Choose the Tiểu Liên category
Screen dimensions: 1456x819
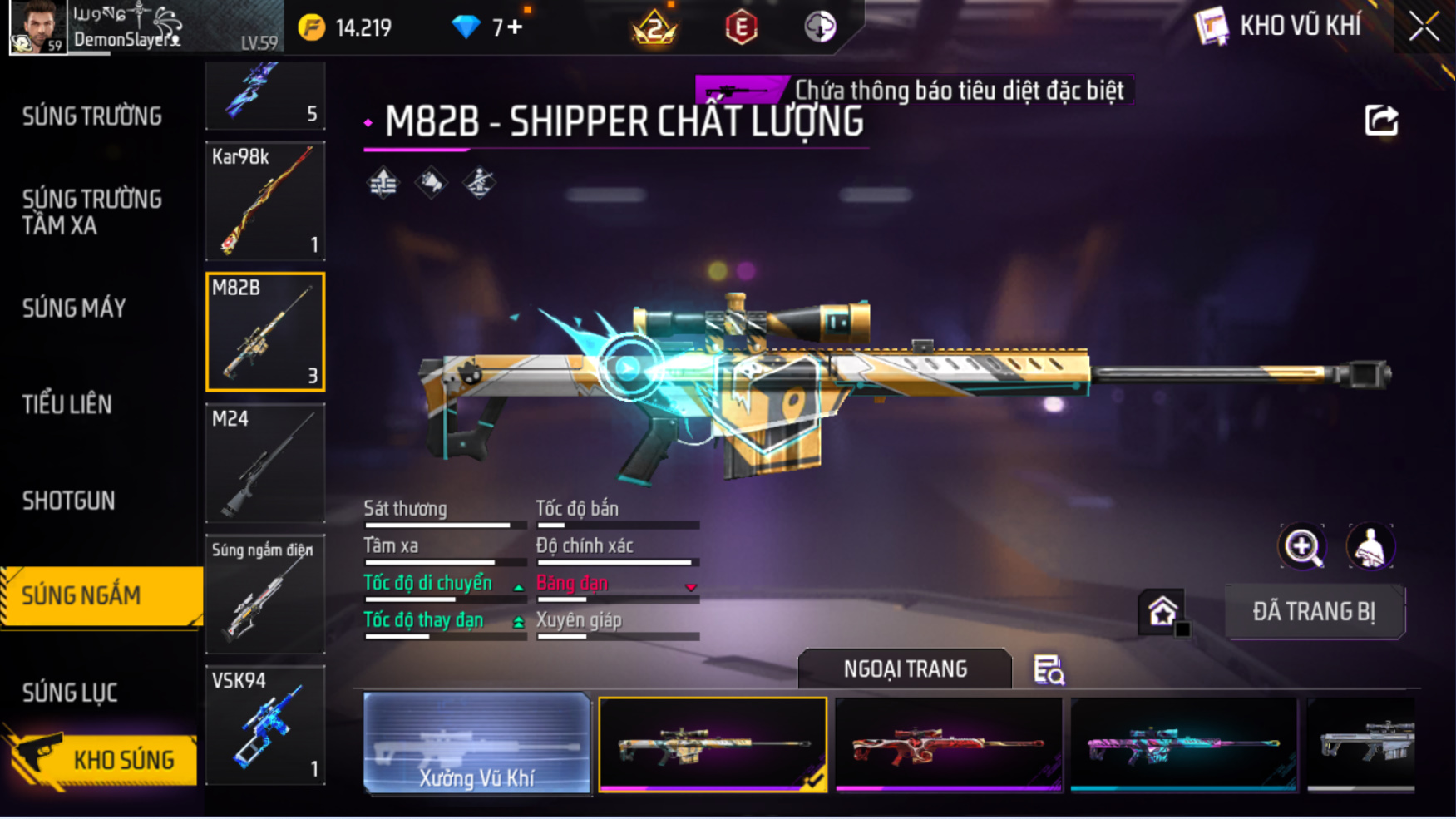(x=67, y=405)
